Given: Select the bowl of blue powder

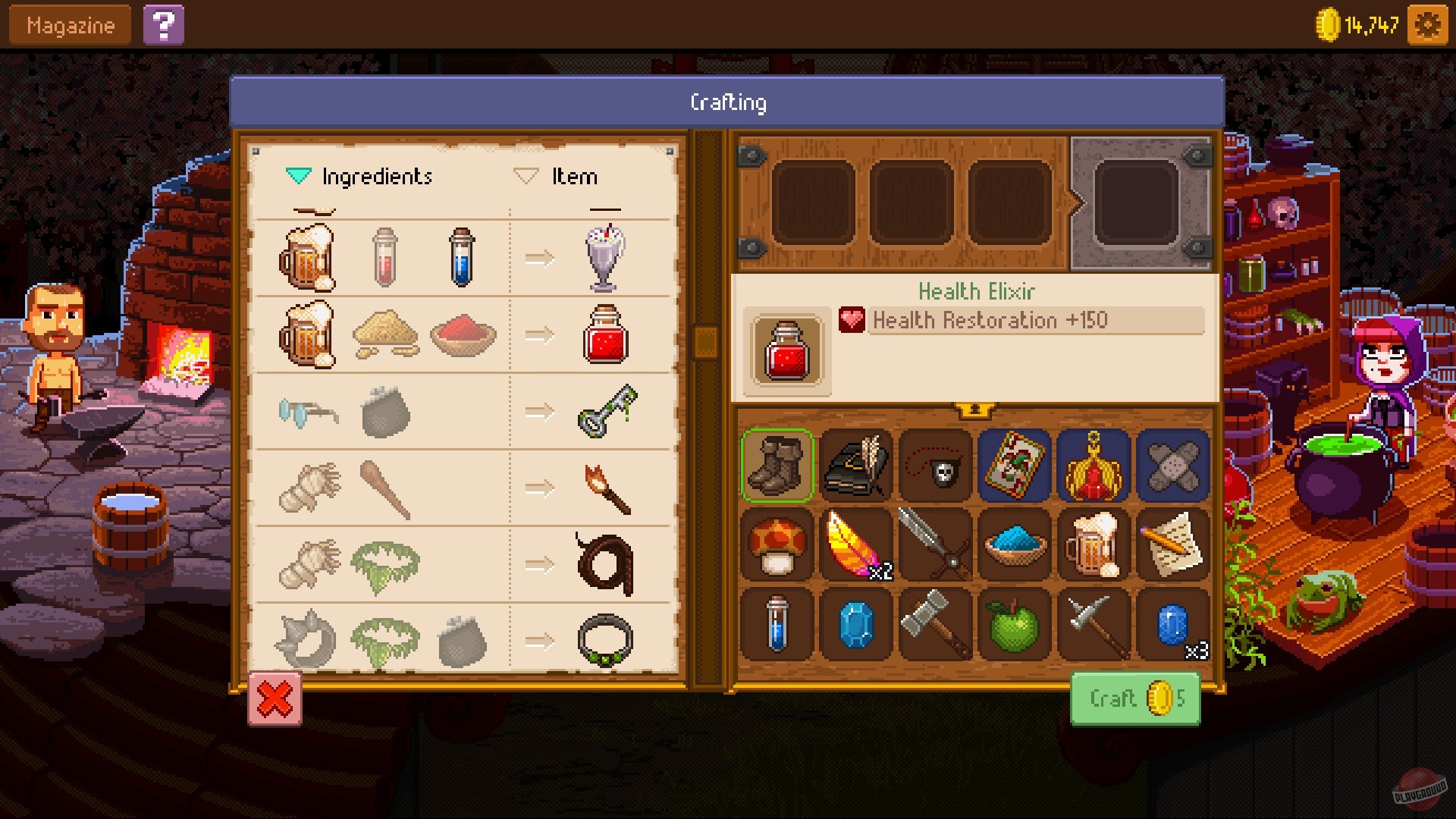Looking at the screenshot, I should coord(1013,546).
